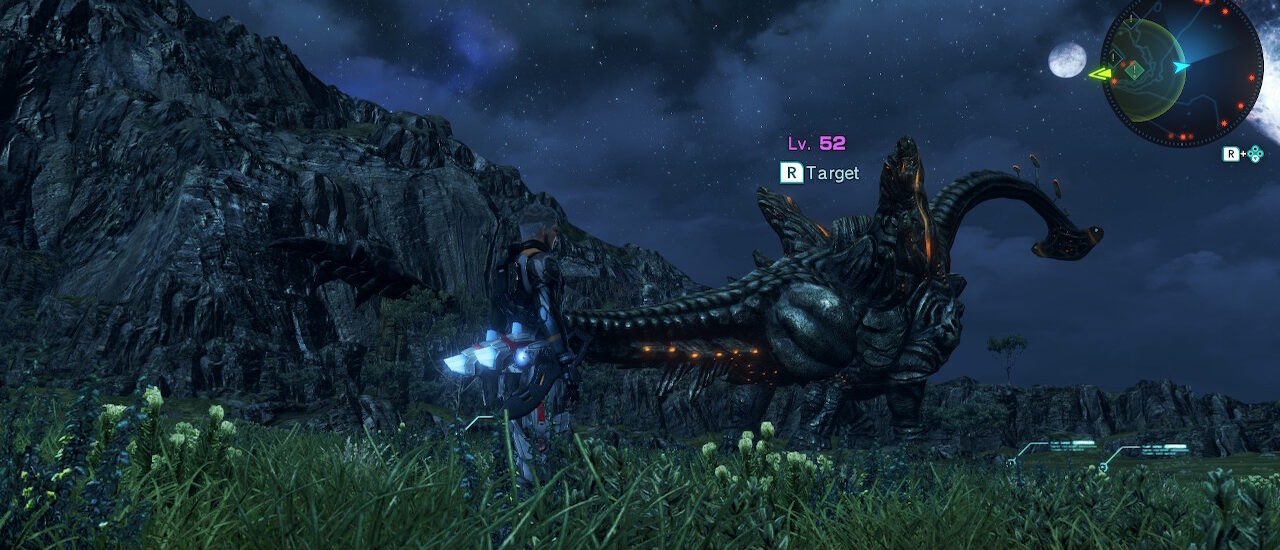Select the cyan player arrow on minimap

click(x=1182, y=67)
